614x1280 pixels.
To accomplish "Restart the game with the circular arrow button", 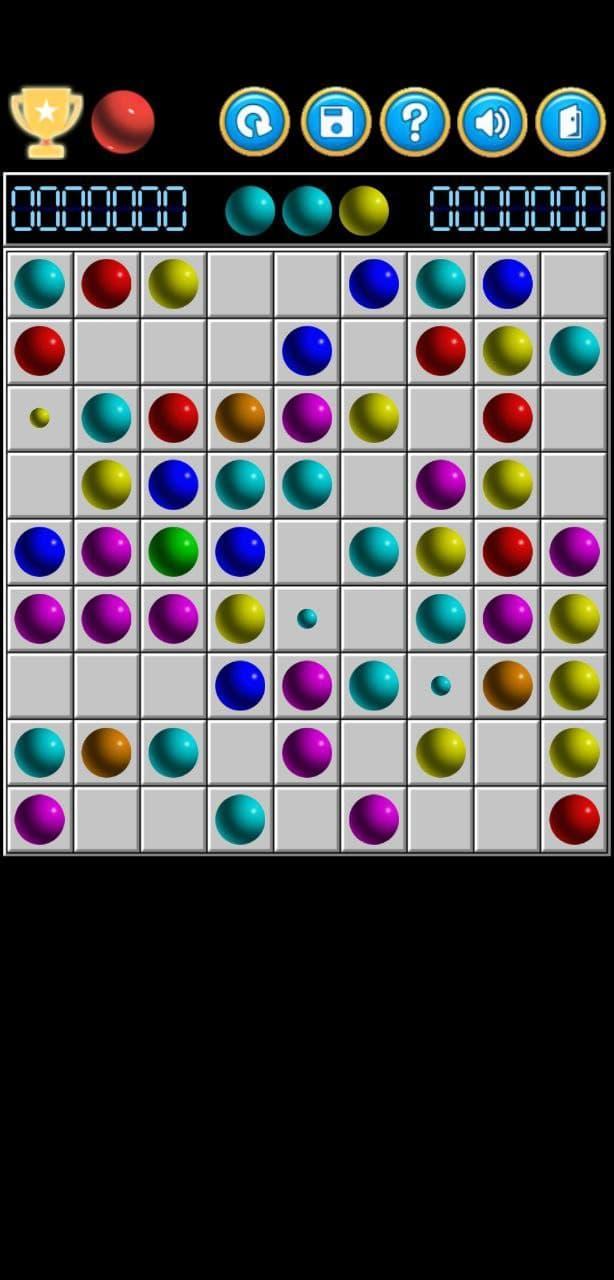I will point(255,122).
